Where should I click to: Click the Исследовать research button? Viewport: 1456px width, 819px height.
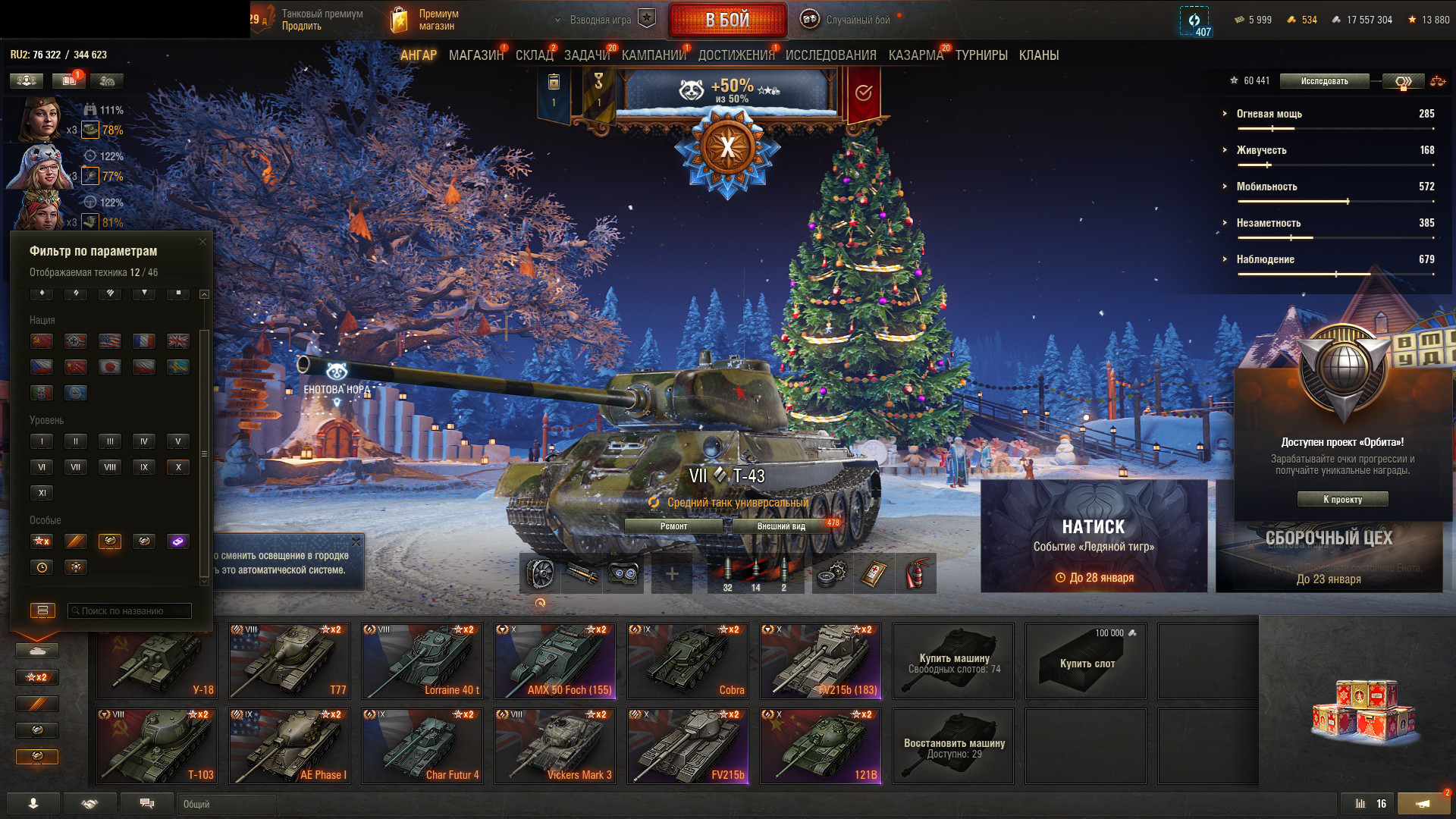click(x=1324, y=81)
